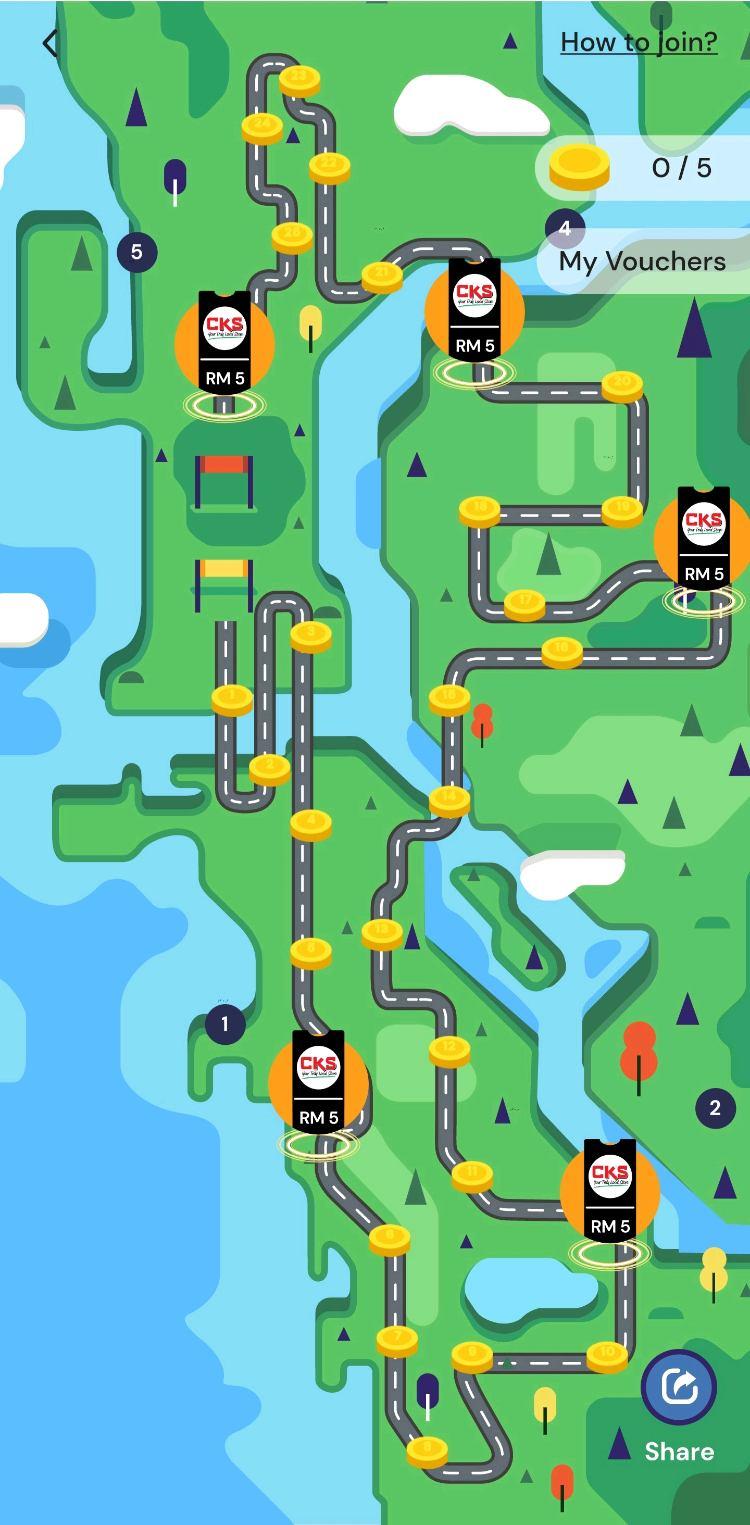Viewport: 750px width, 1525px height.
Task: Select the dark zone marker numbered 2
Action: coord(714,1108)
